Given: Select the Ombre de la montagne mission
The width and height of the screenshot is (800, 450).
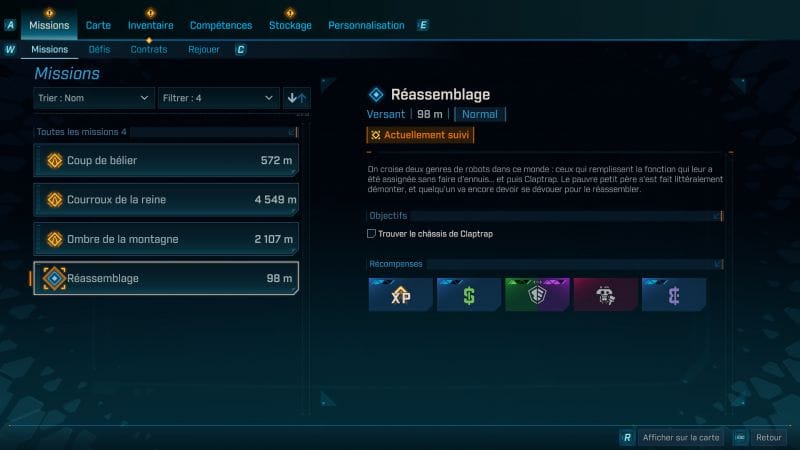Looking at the screenshot, I should tap(166, 239).
